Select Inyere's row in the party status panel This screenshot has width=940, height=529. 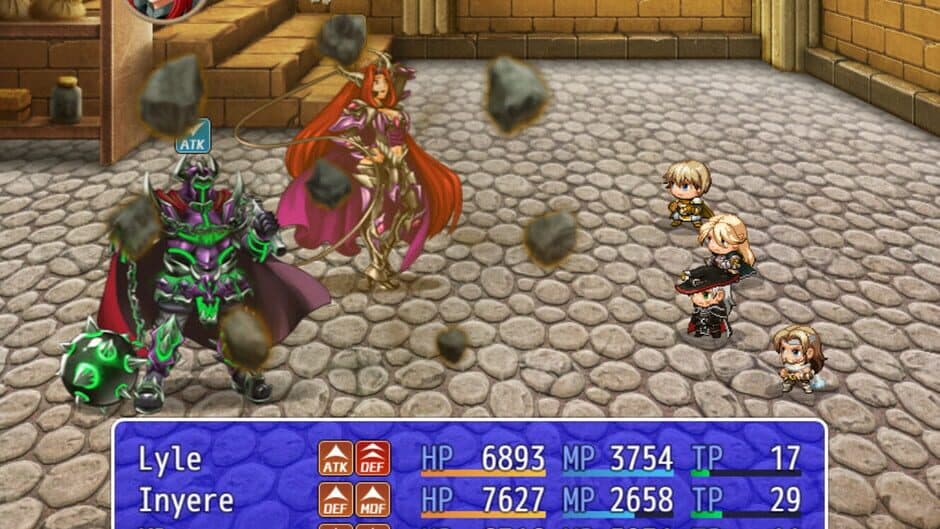coord(186,500)
